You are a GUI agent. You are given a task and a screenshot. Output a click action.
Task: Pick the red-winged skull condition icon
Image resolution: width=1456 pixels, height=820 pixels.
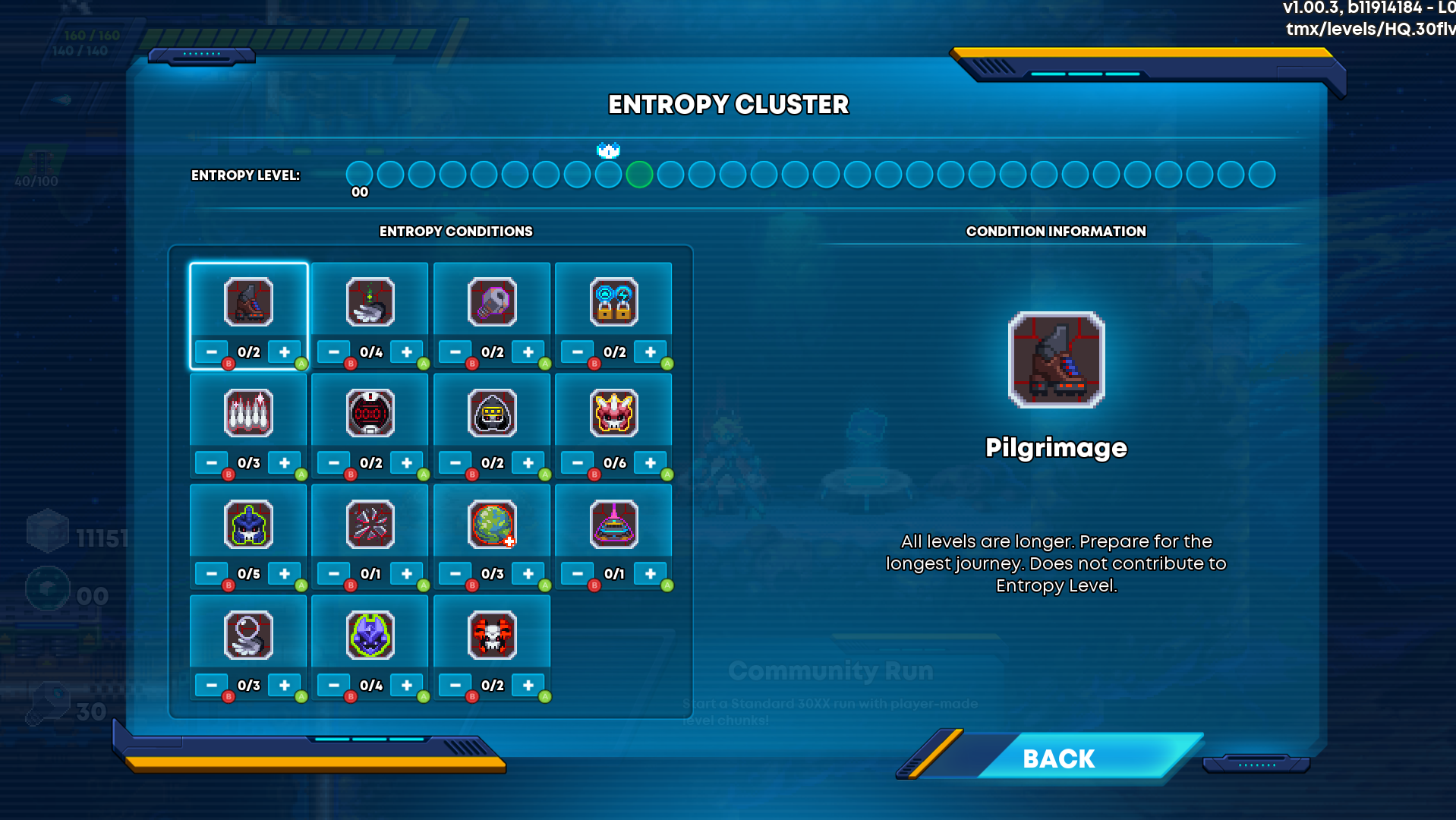click(492, 635)
